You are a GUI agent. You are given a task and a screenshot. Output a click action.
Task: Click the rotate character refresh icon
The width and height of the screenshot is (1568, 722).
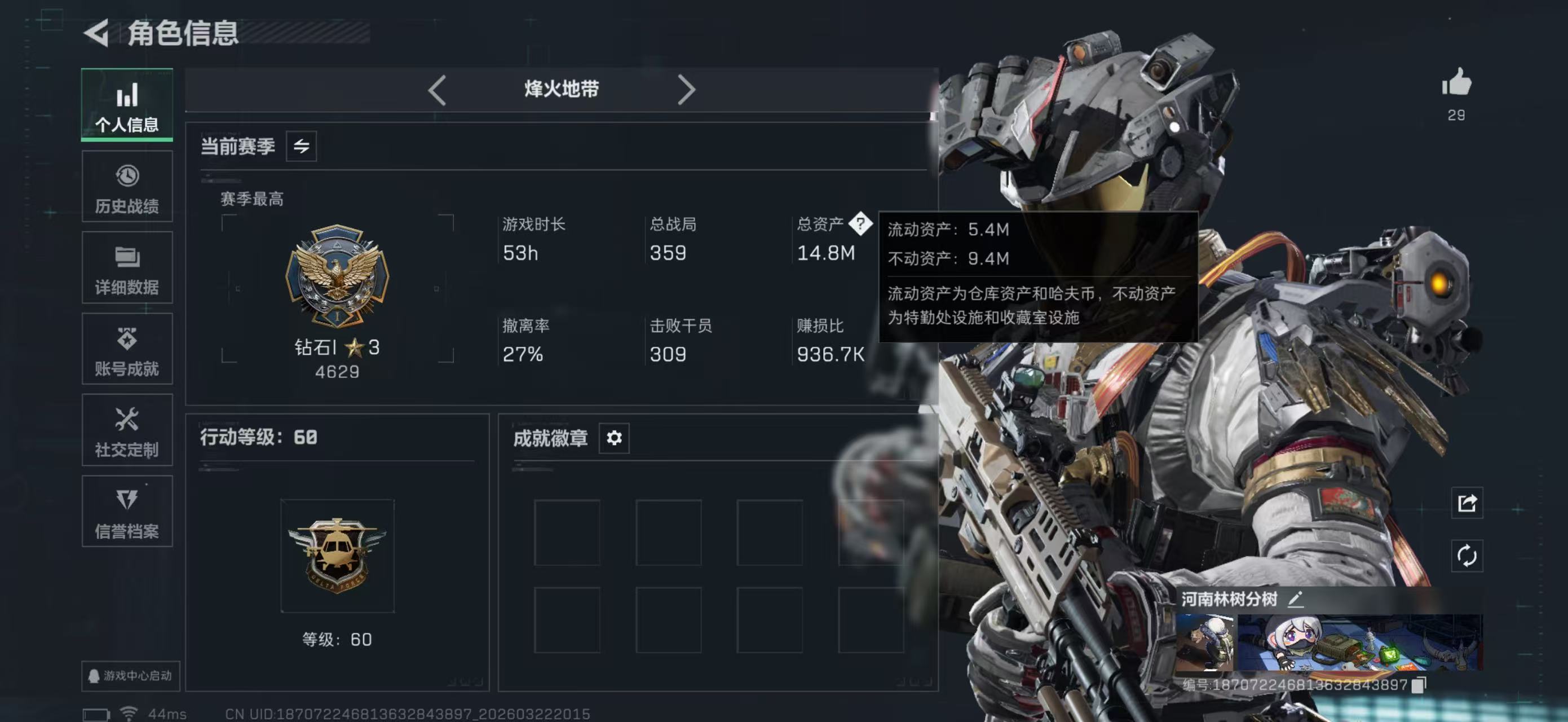pyautogui.click(x=1467, y=555)
